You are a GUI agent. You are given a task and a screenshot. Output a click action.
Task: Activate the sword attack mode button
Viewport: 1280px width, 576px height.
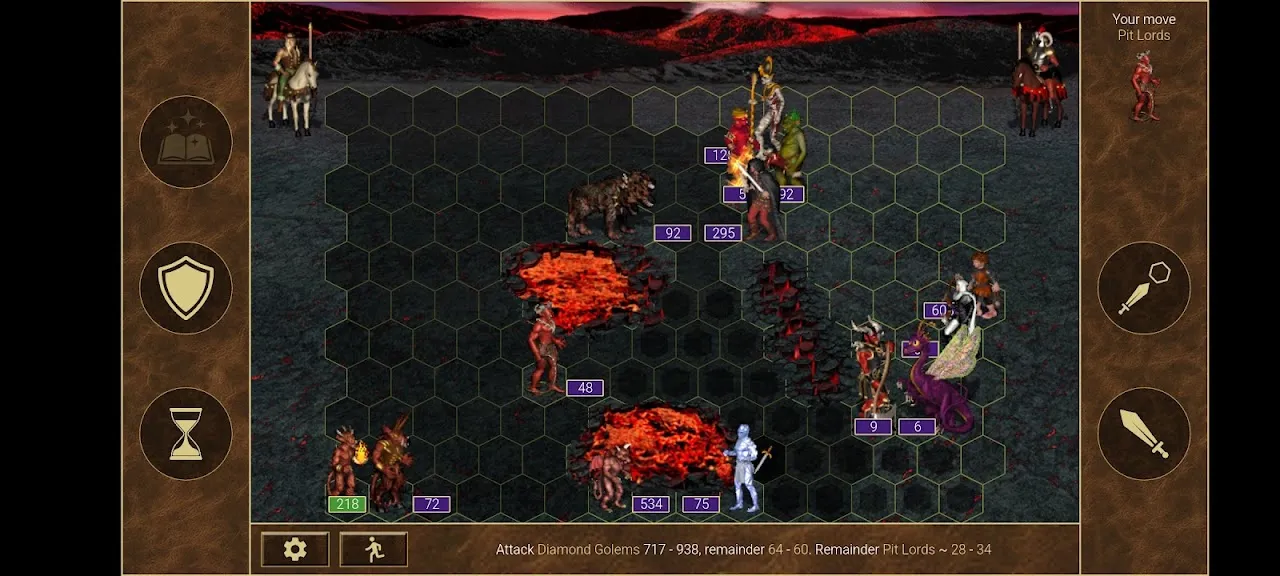click(1144, 434)
